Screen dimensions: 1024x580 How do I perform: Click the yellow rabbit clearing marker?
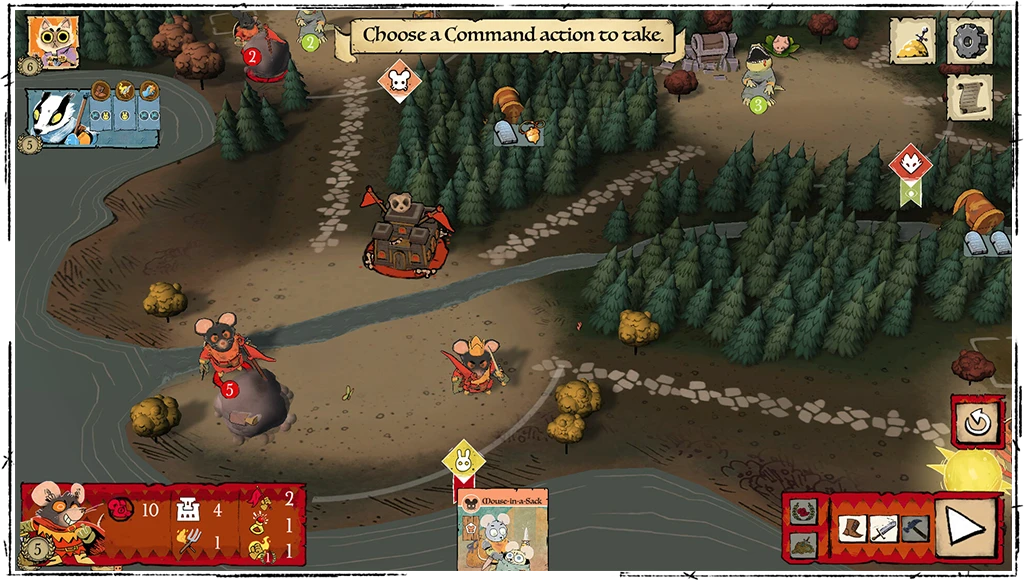tap(463, 461)
